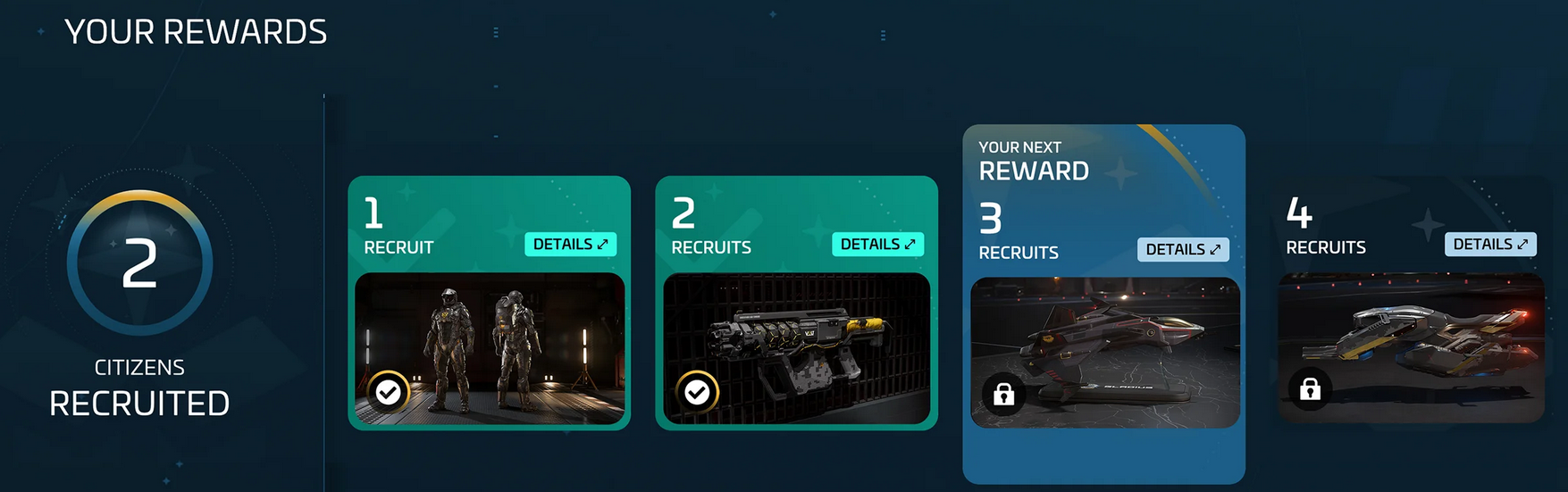This screenshot has height=492, width=1568.
Task: Open Details for the 3 Recruits reward
Action: pyautogui.click(x=1183, y=250)
